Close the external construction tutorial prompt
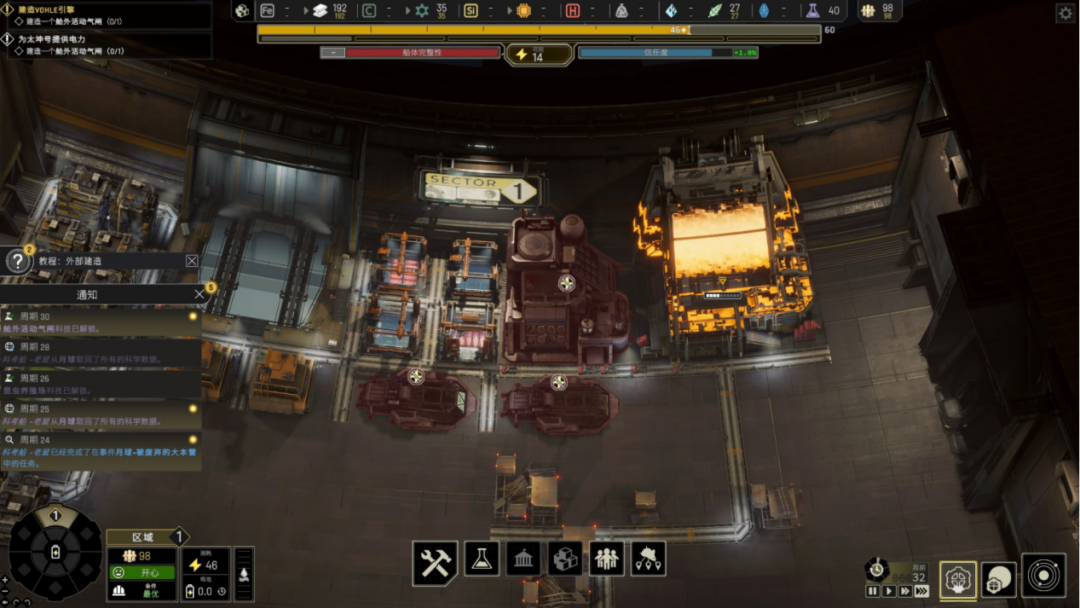The width and height of the screenshot is (1080, 608). [192, 261]
